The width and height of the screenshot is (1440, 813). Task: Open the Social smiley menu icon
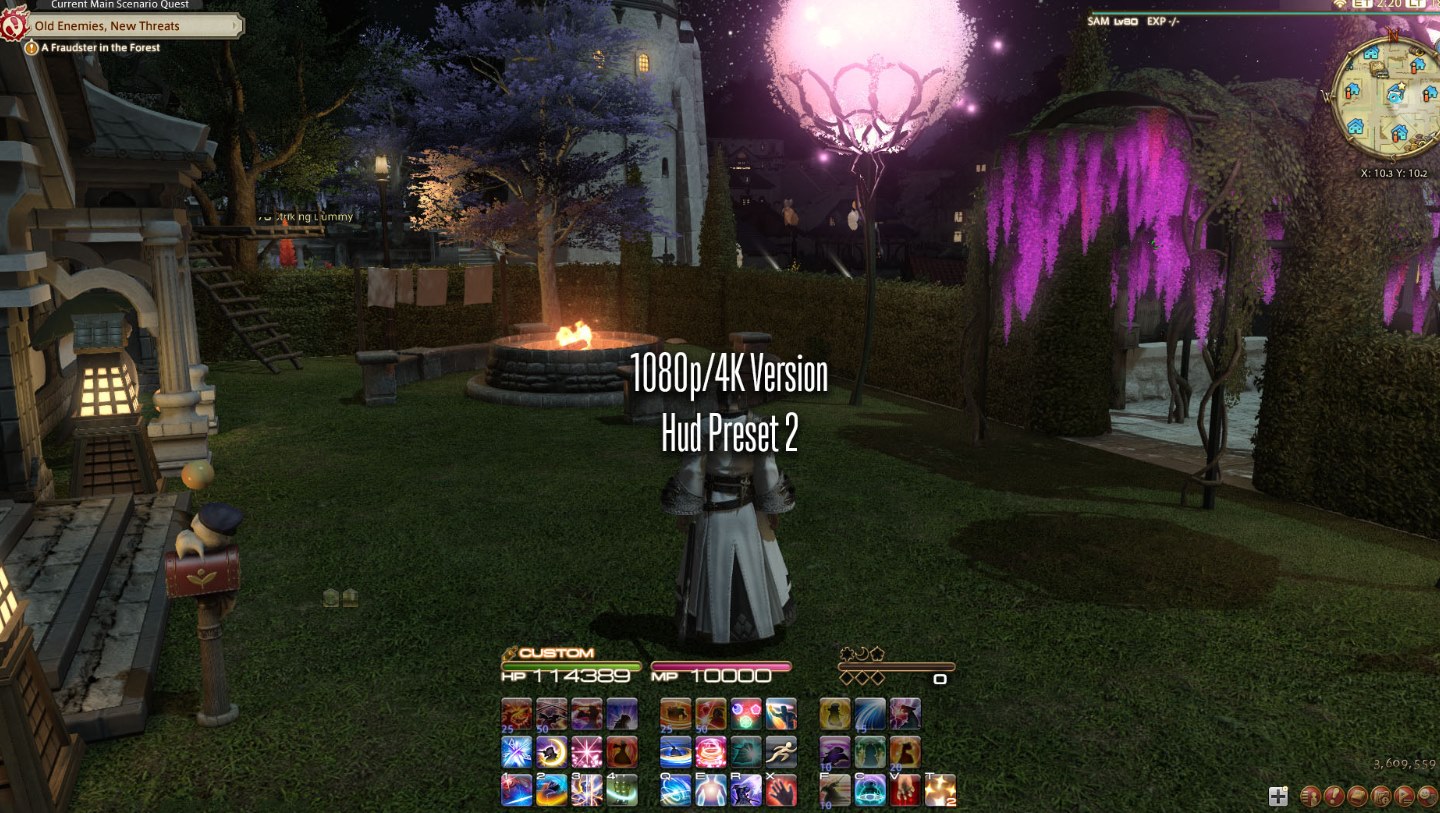coord(1425,796)
